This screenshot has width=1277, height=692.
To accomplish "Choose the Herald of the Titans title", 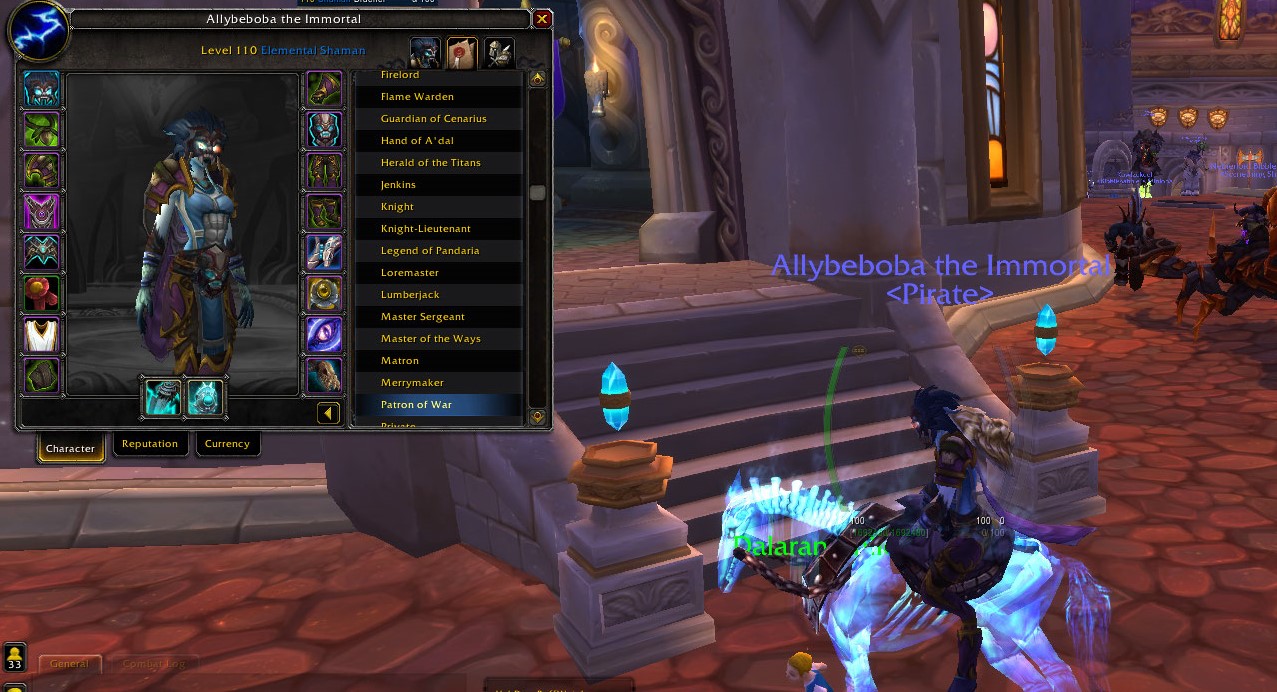I will (430, 163).
